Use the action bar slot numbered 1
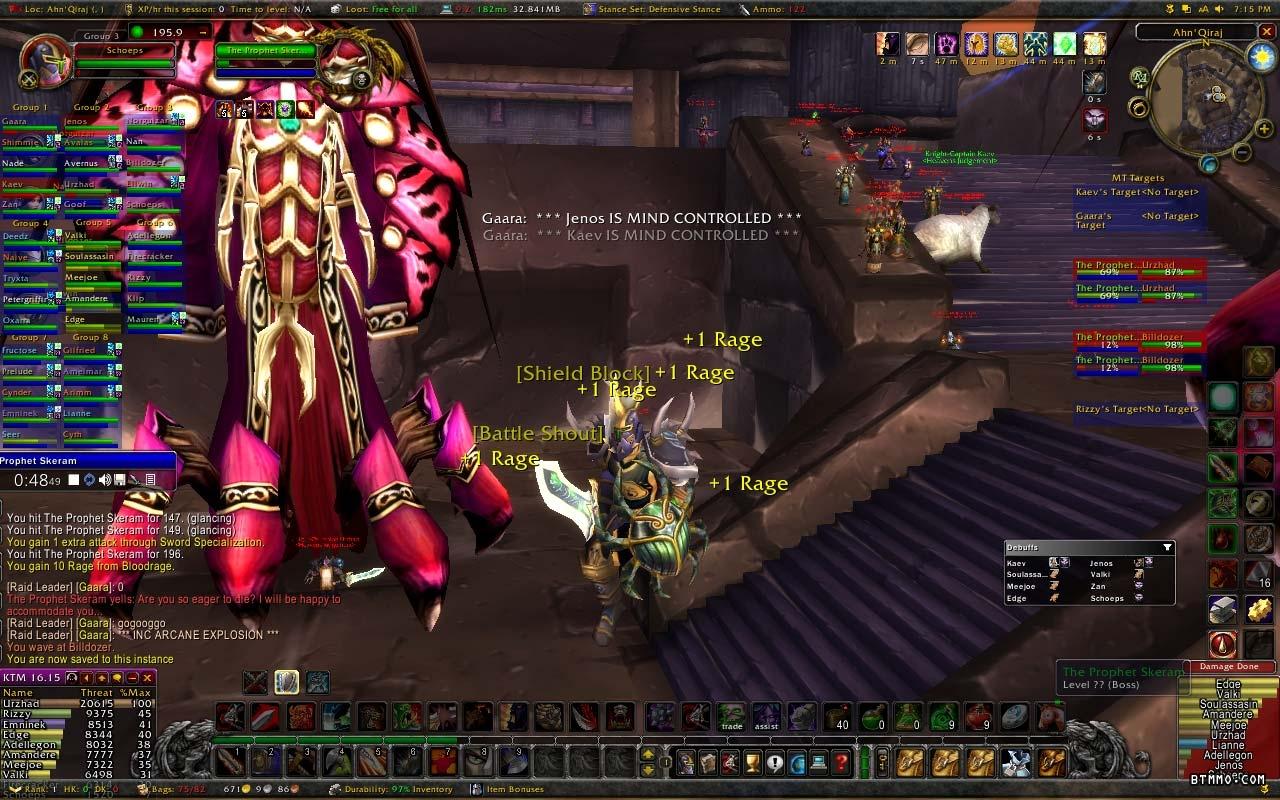This screenshot has height=800, width=1280. point(235,762)
